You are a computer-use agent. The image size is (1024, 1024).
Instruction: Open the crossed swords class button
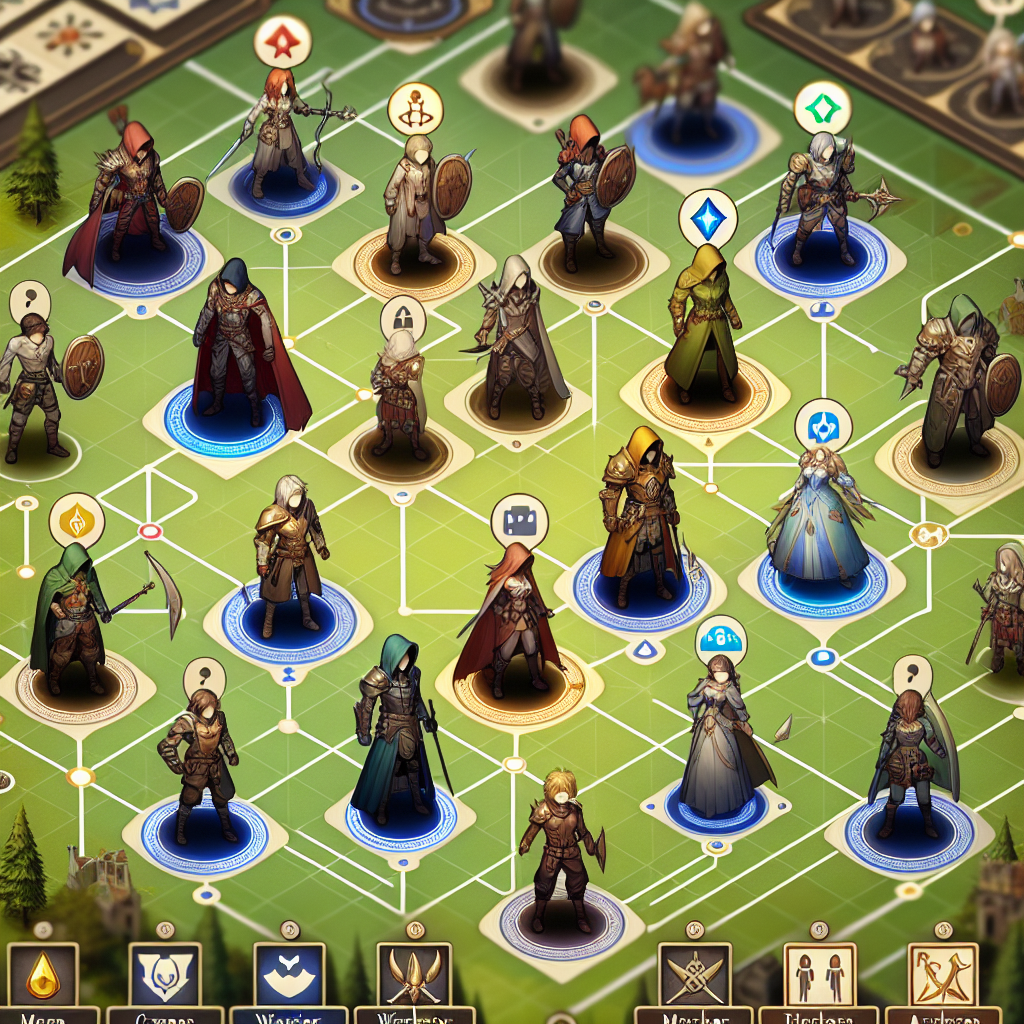[692, 976]
